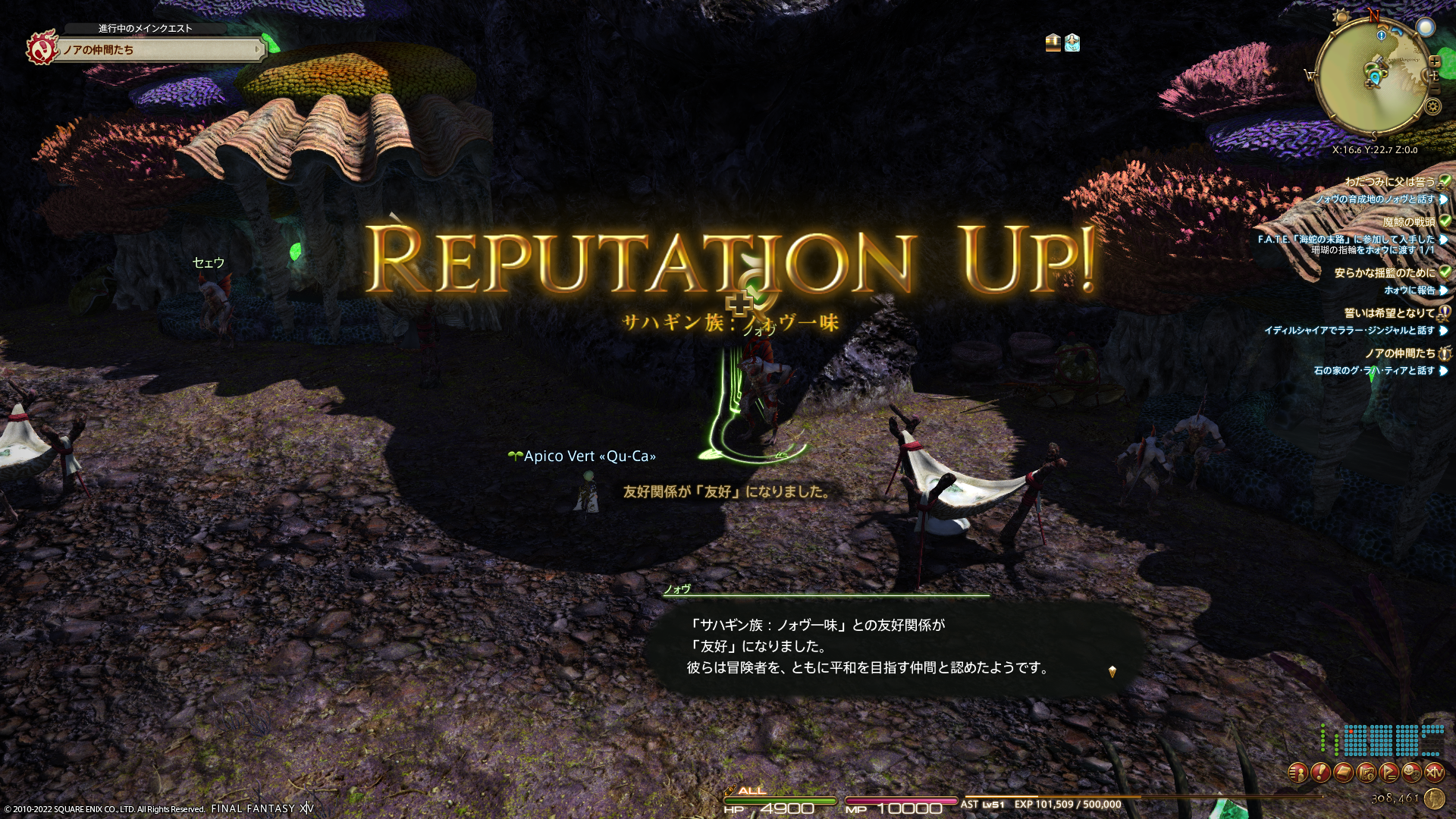Advance the ノォヴ dialogue message box
The height and width of the screenshot is (819, 1456).
pos(895,647)
